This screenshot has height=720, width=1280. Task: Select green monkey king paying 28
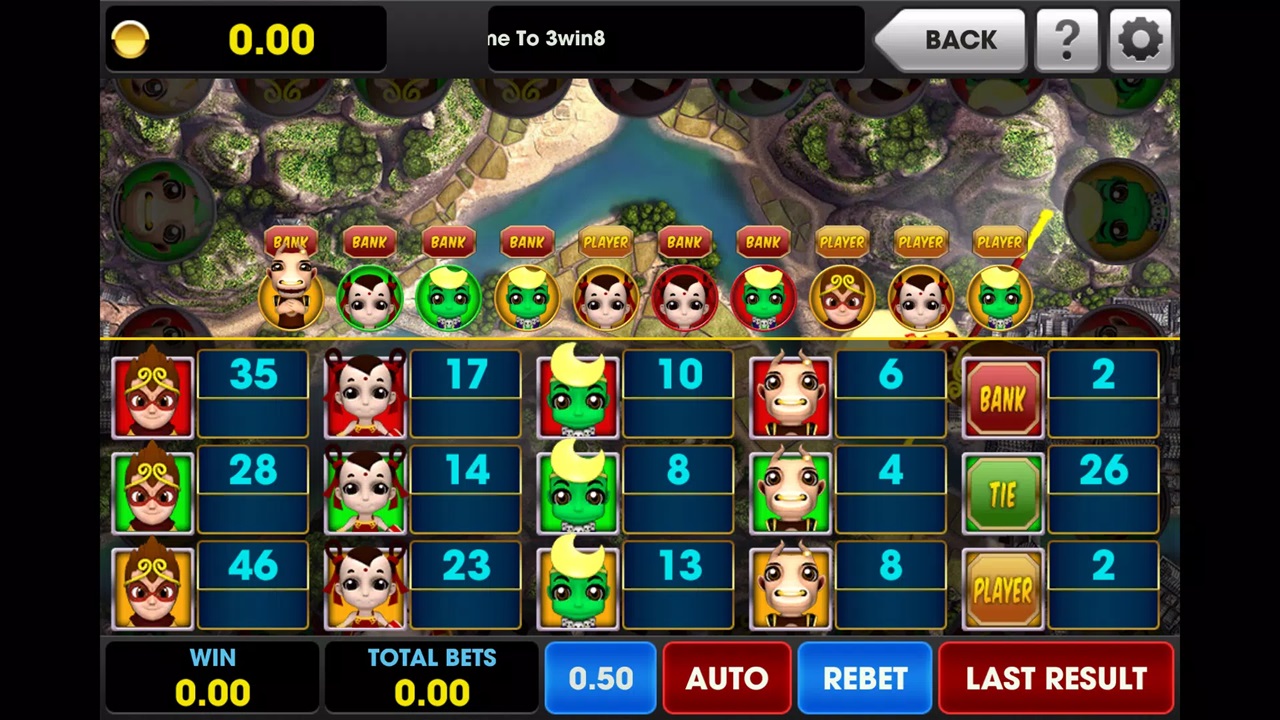153,492
